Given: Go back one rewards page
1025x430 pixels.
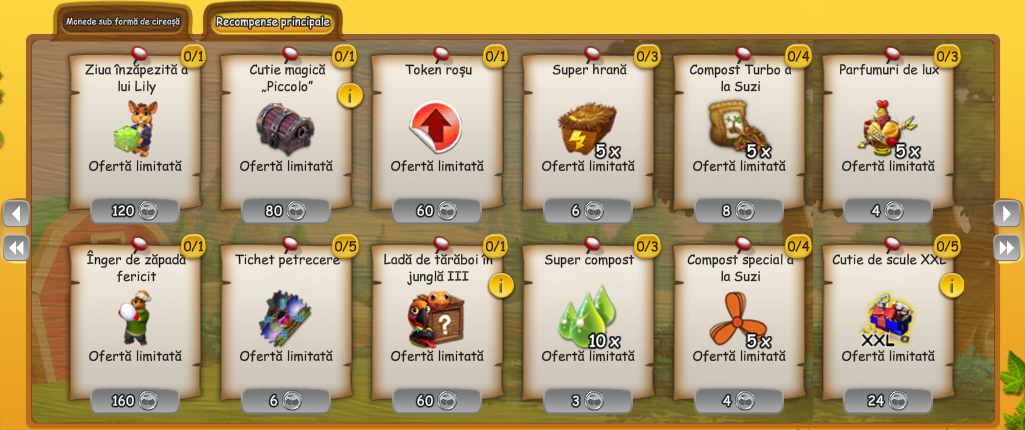Looking at the screenshot, I should point(16,213).
